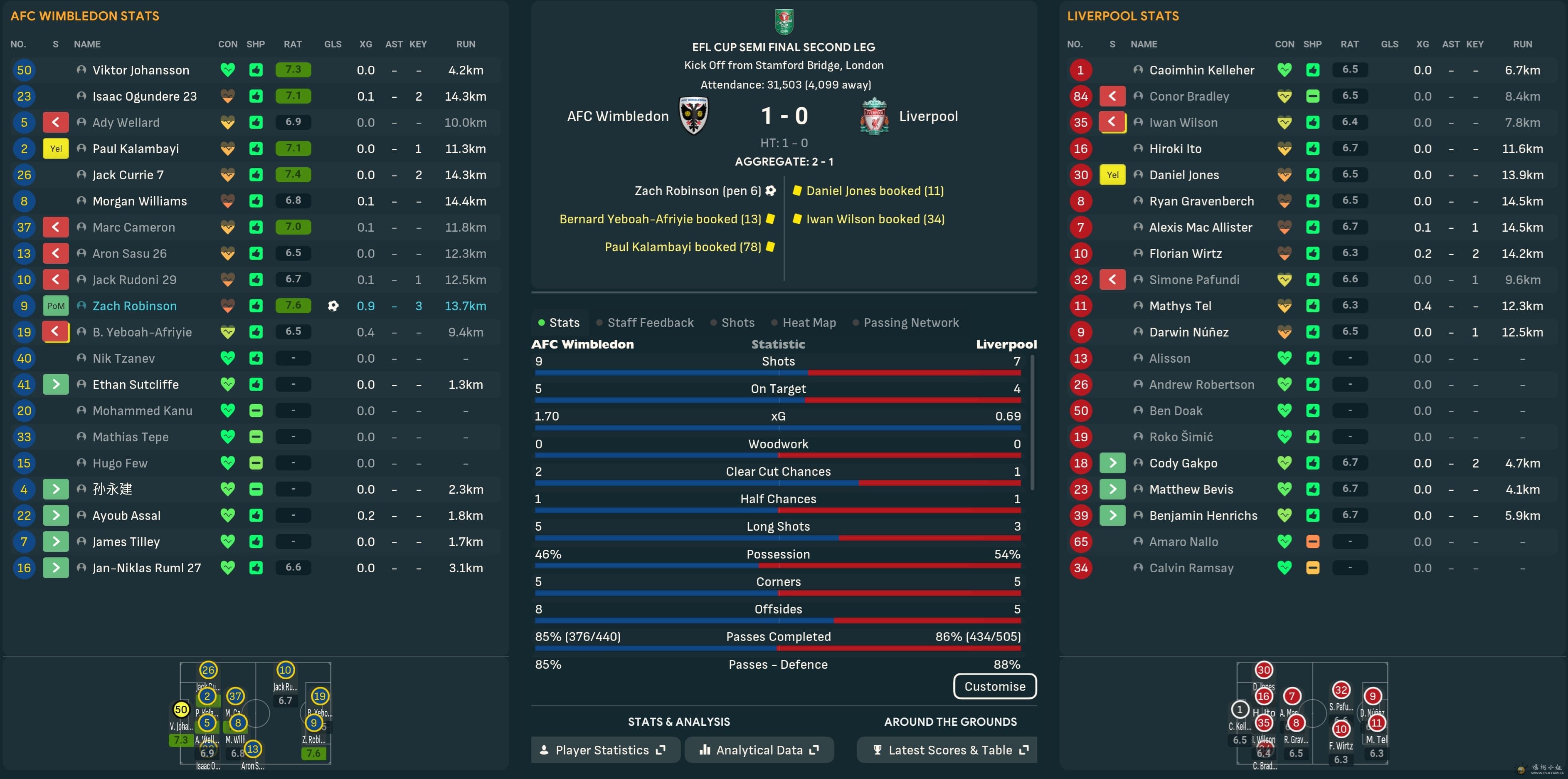Select Viktor Johansson's player row

click(141, 70)
